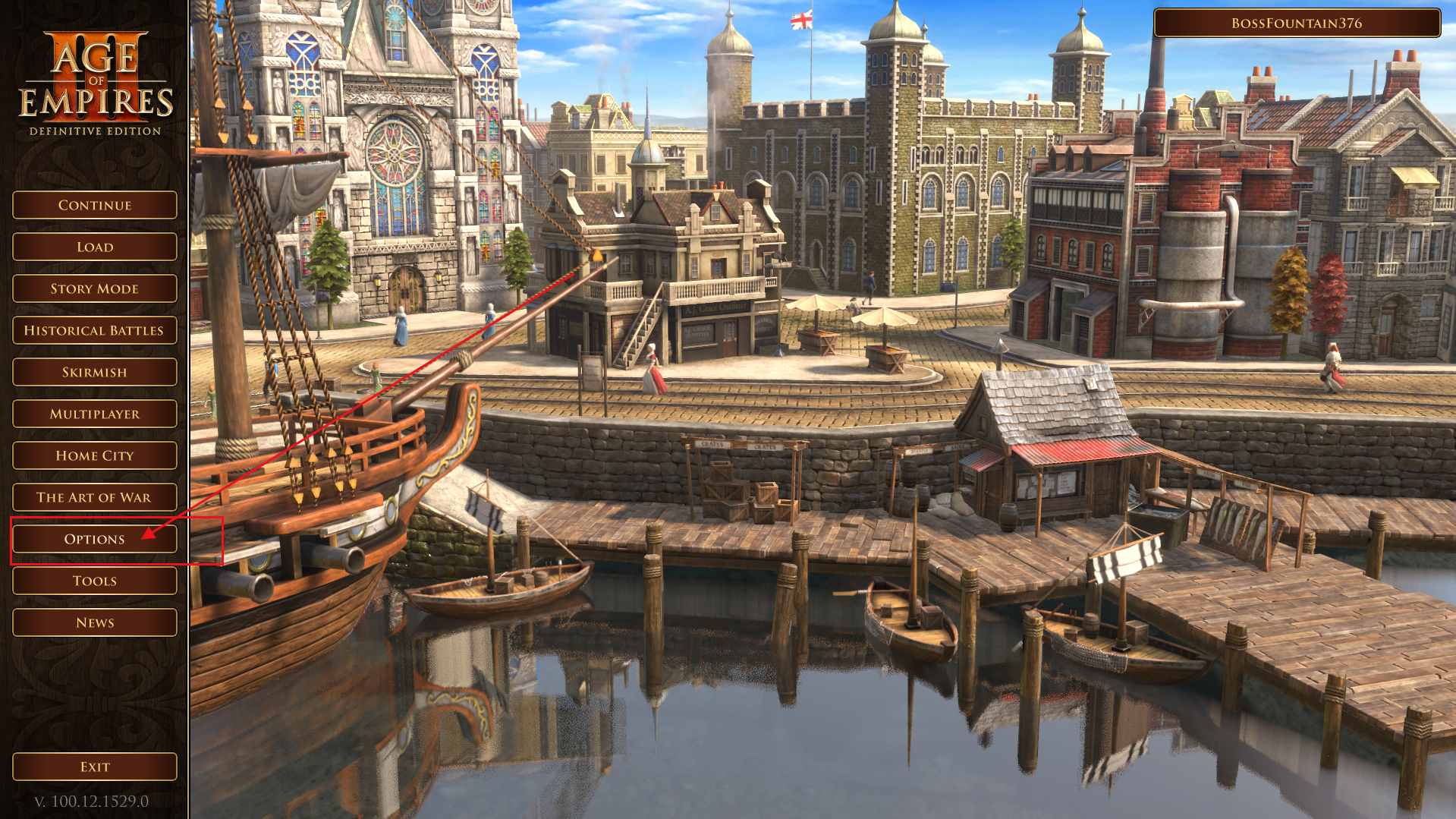Open the Options menu
1456x819 pixels.
pyautogui.click(x=95, y=539)
